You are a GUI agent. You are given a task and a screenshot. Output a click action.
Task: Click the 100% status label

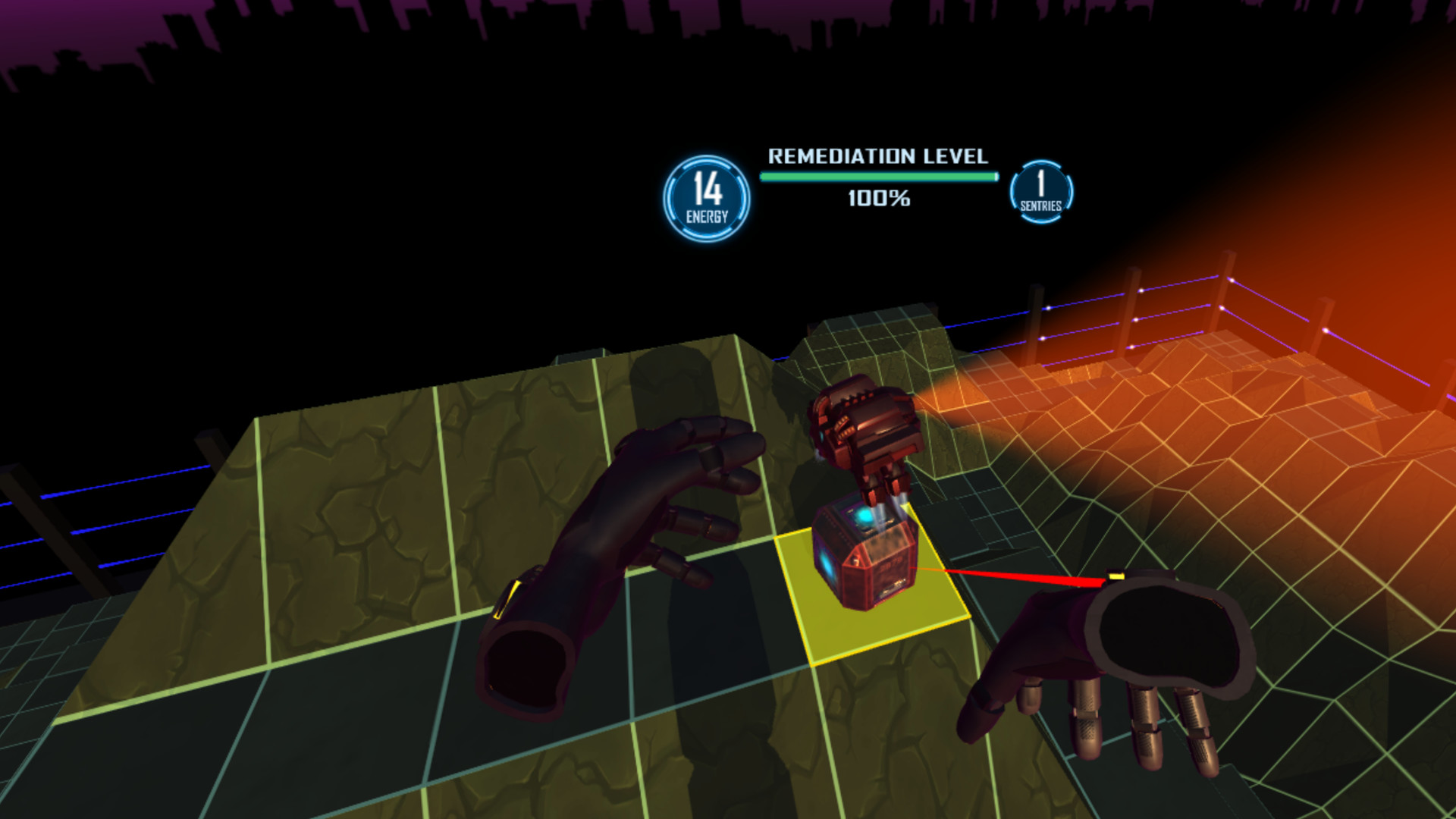click(878, 199)
